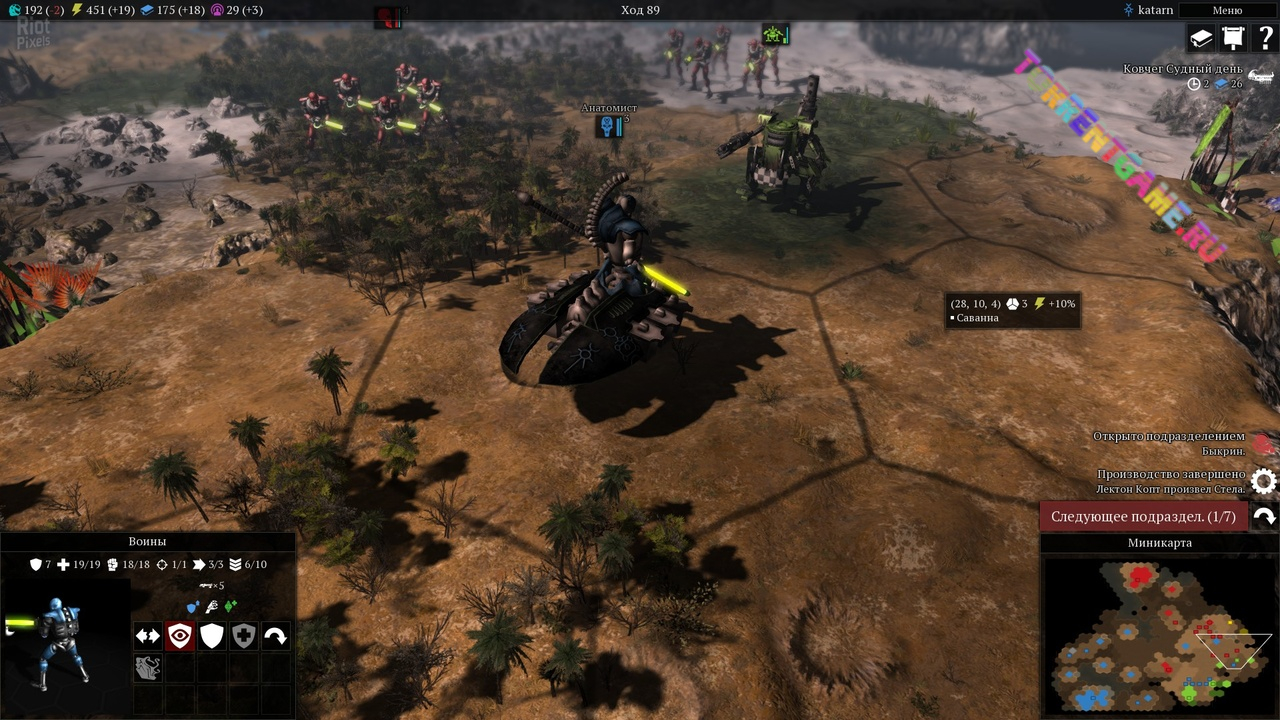The width and height of the screenshot is (1280, 720).
Task: Activate the move arrows unit action
Action: tap(148, 636)
